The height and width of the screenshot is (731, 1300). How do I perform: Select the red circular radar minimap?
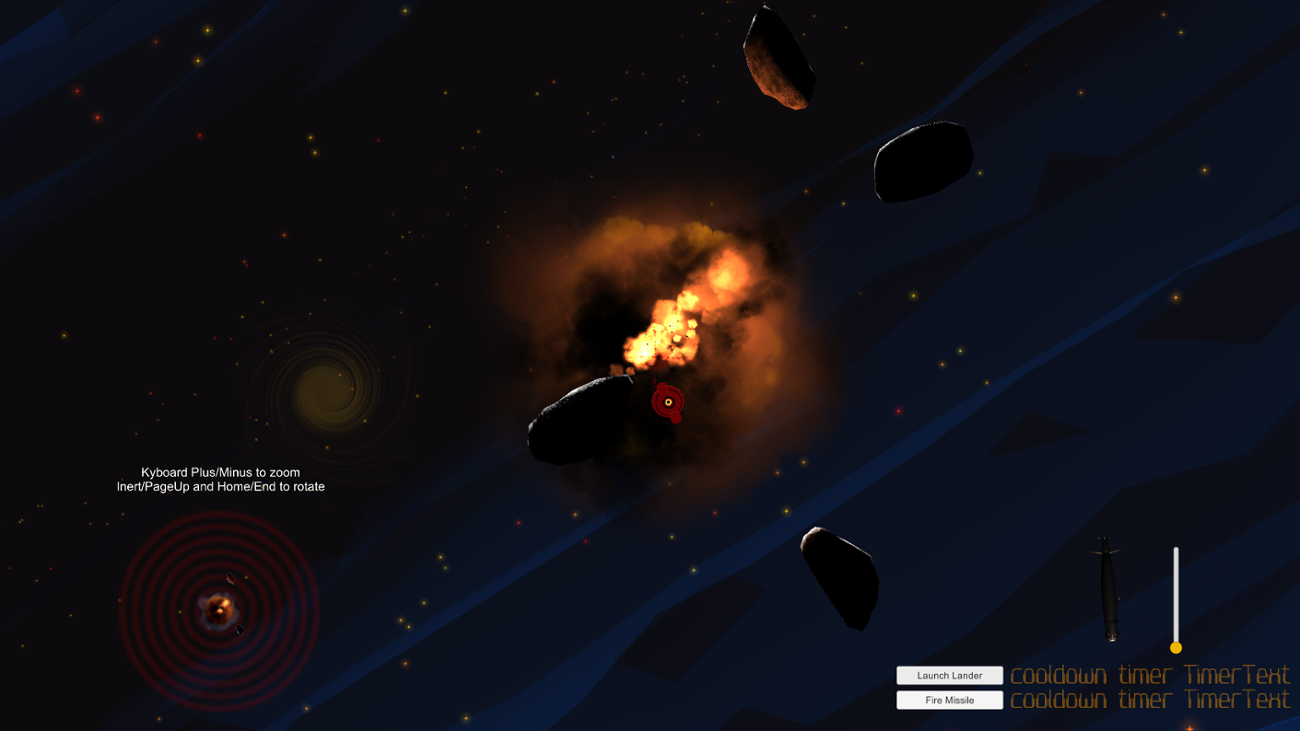[x=219, y=608]
